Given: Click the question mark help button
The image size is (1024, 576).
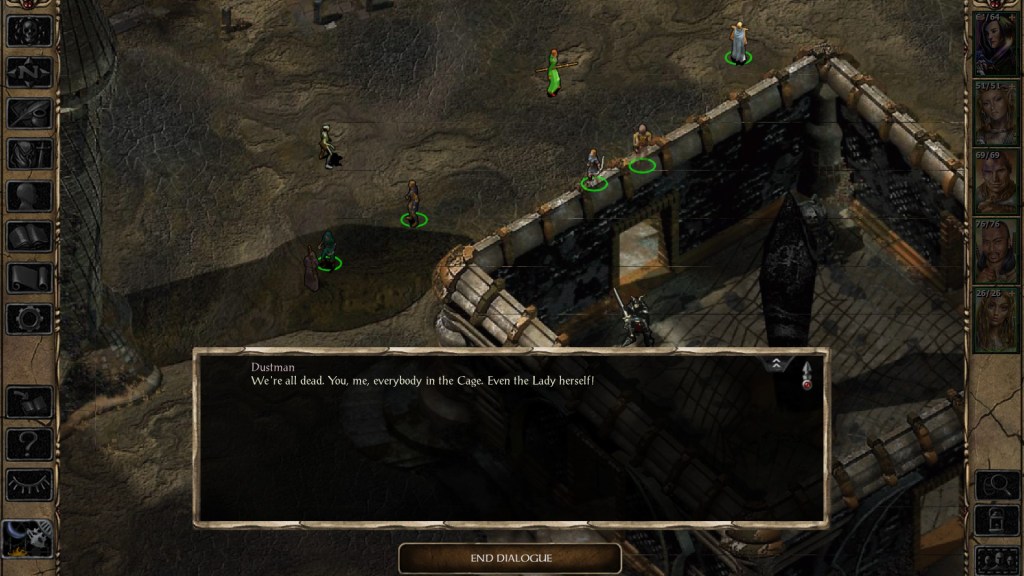Looking at the screenshot, I should pyautogui.click(x=29, y=443).
